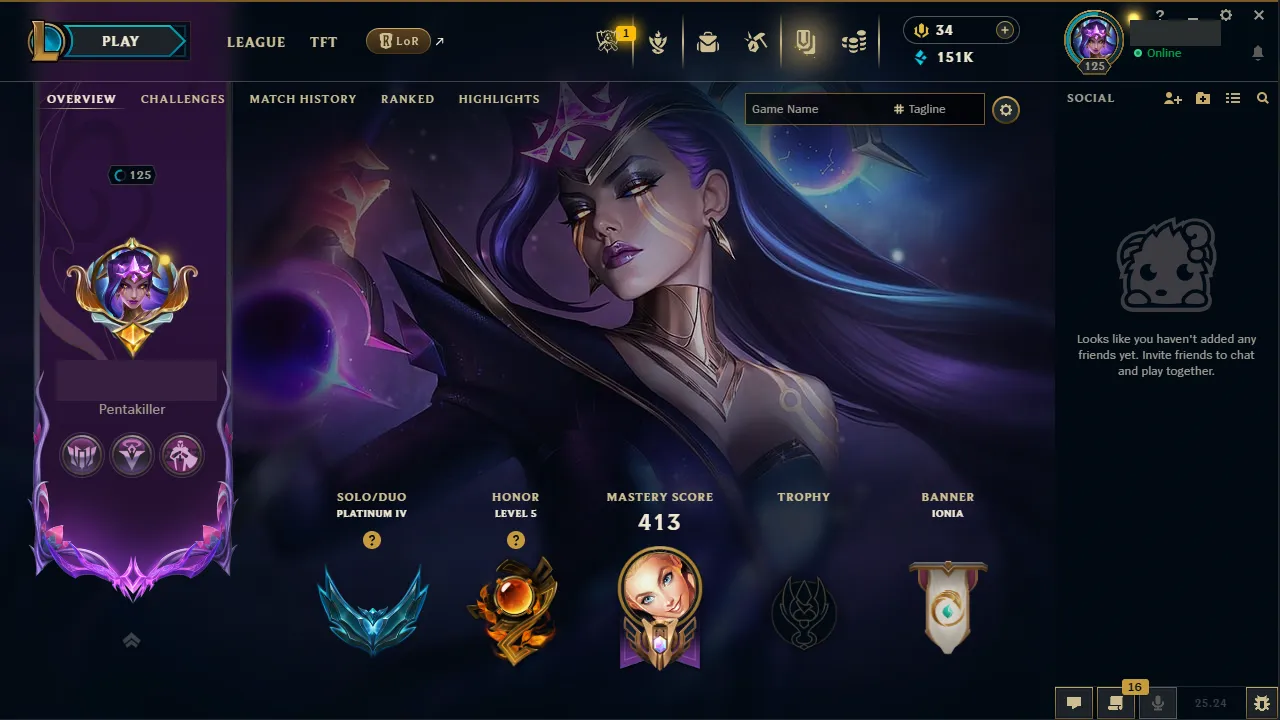Image resolution: width=1280 pixels, height=720 pixels.
Task: Collapse the profile sidebar with the chevron arrow
Action: [131, 640]
